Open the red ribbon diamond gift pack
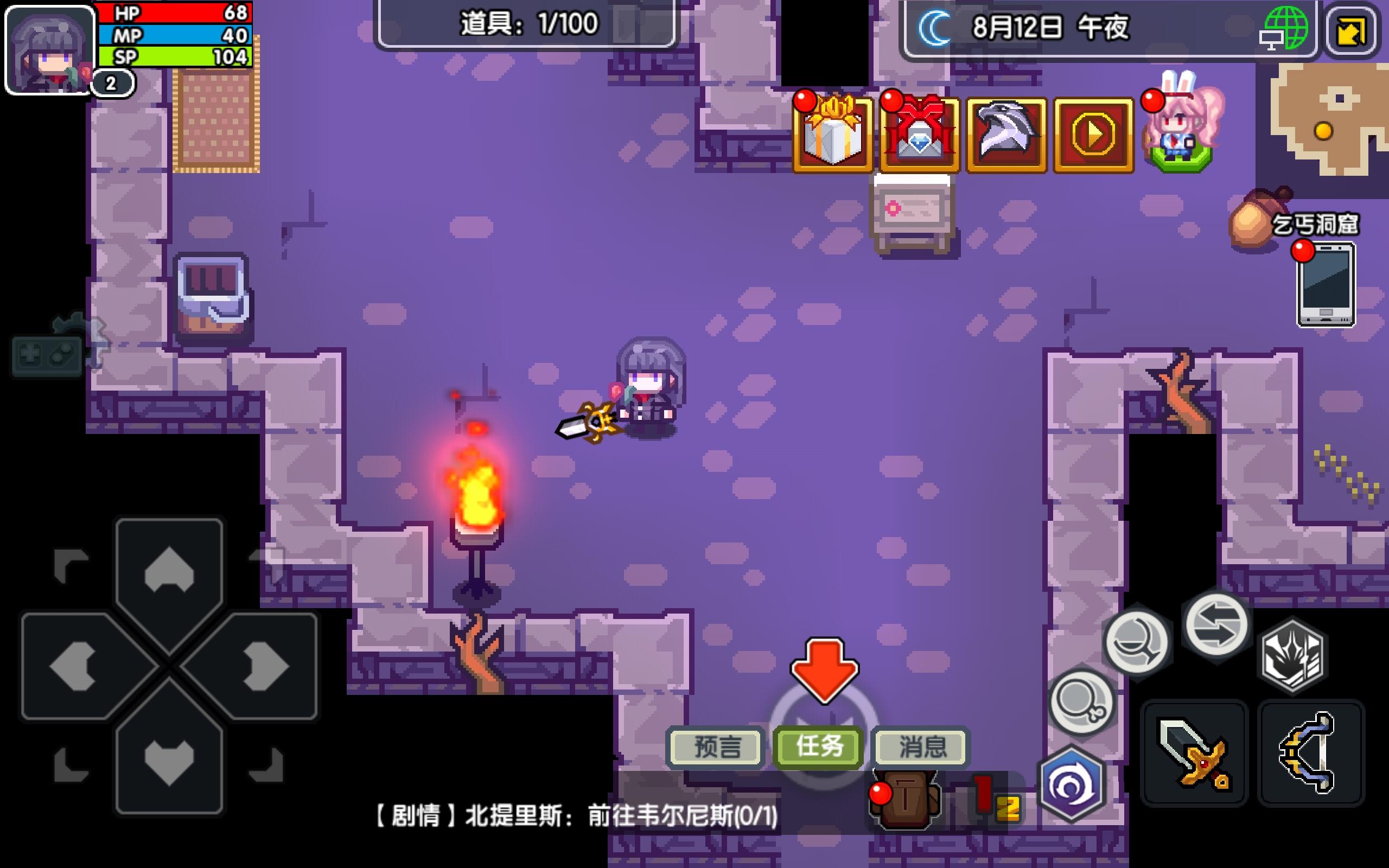 click(x=919, y=133)
